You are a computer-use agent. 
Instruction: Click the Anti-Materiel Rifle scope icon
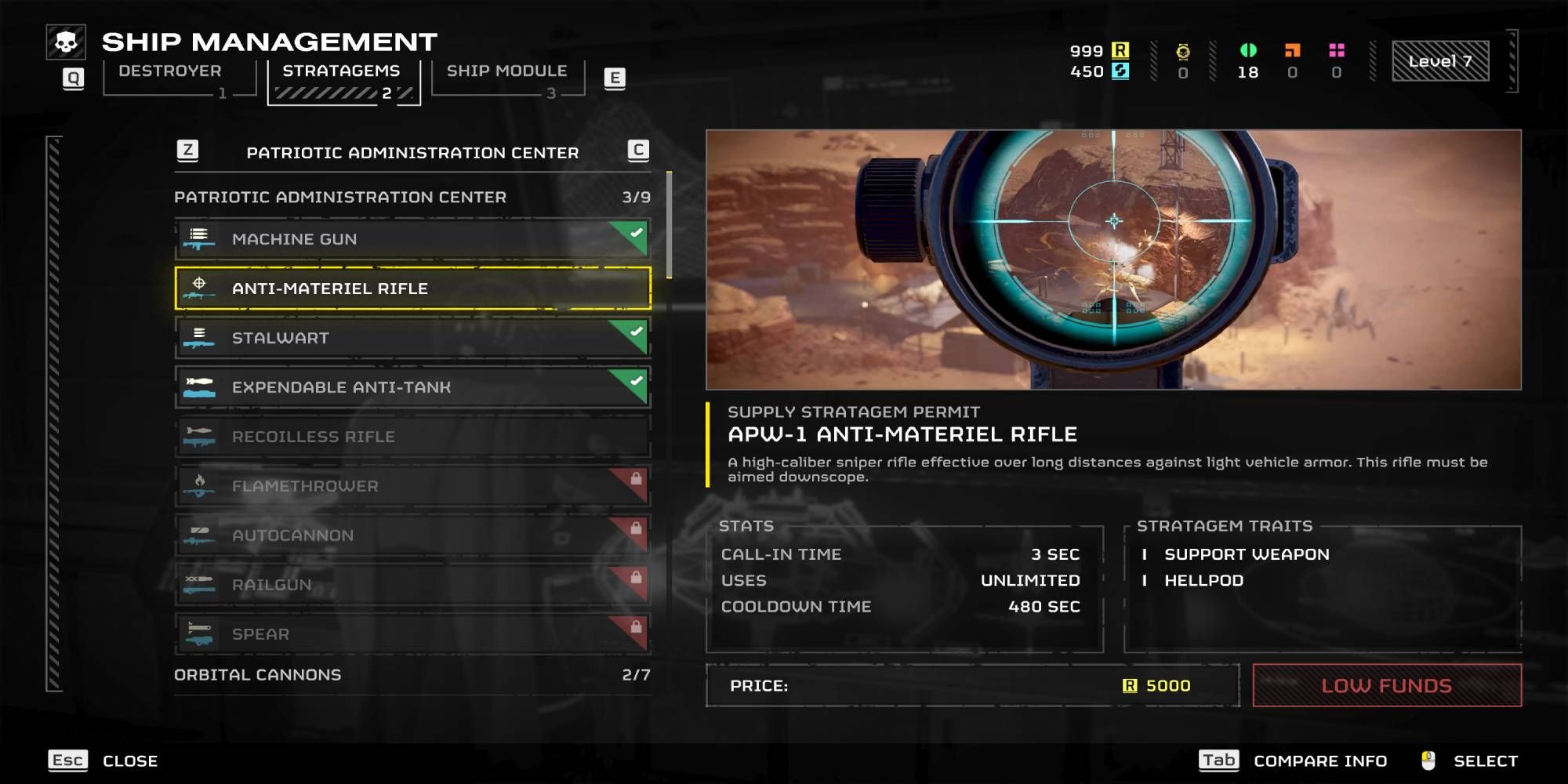201,289
